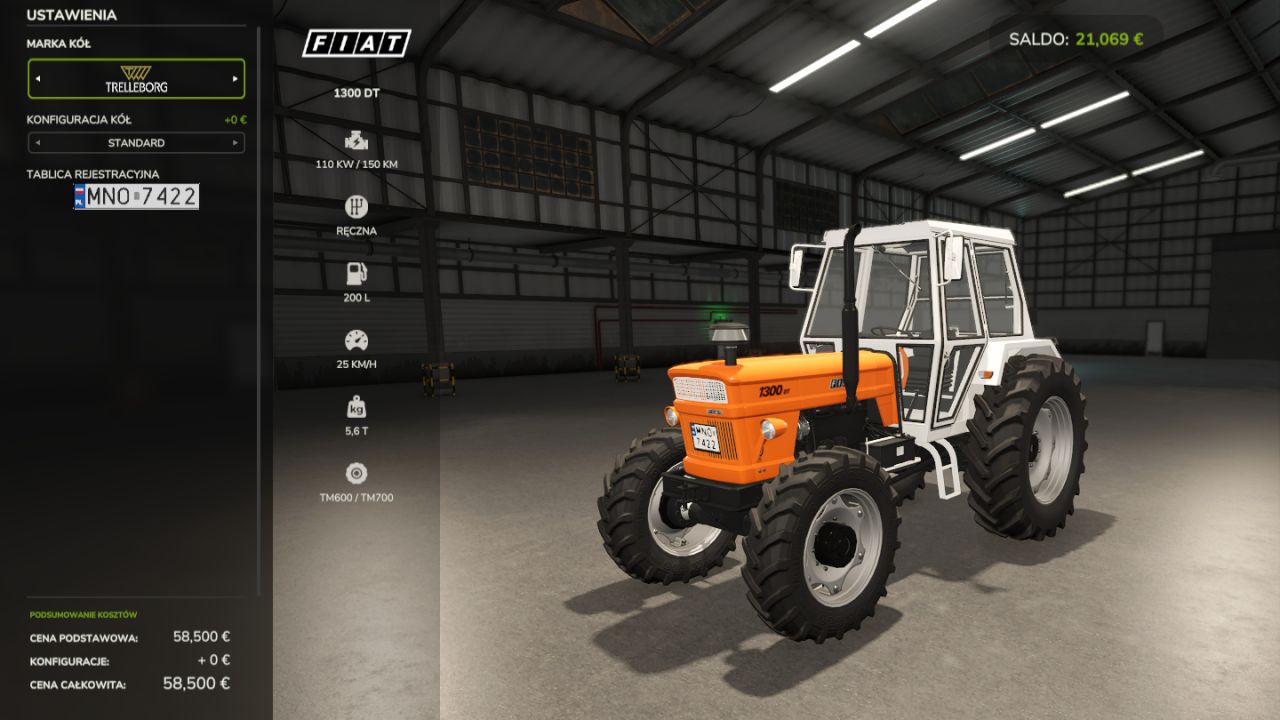Viewport: 1280px width, 720px height.
Task: Click the STANDARD wheel configuration field
Action: click(137, 143)
